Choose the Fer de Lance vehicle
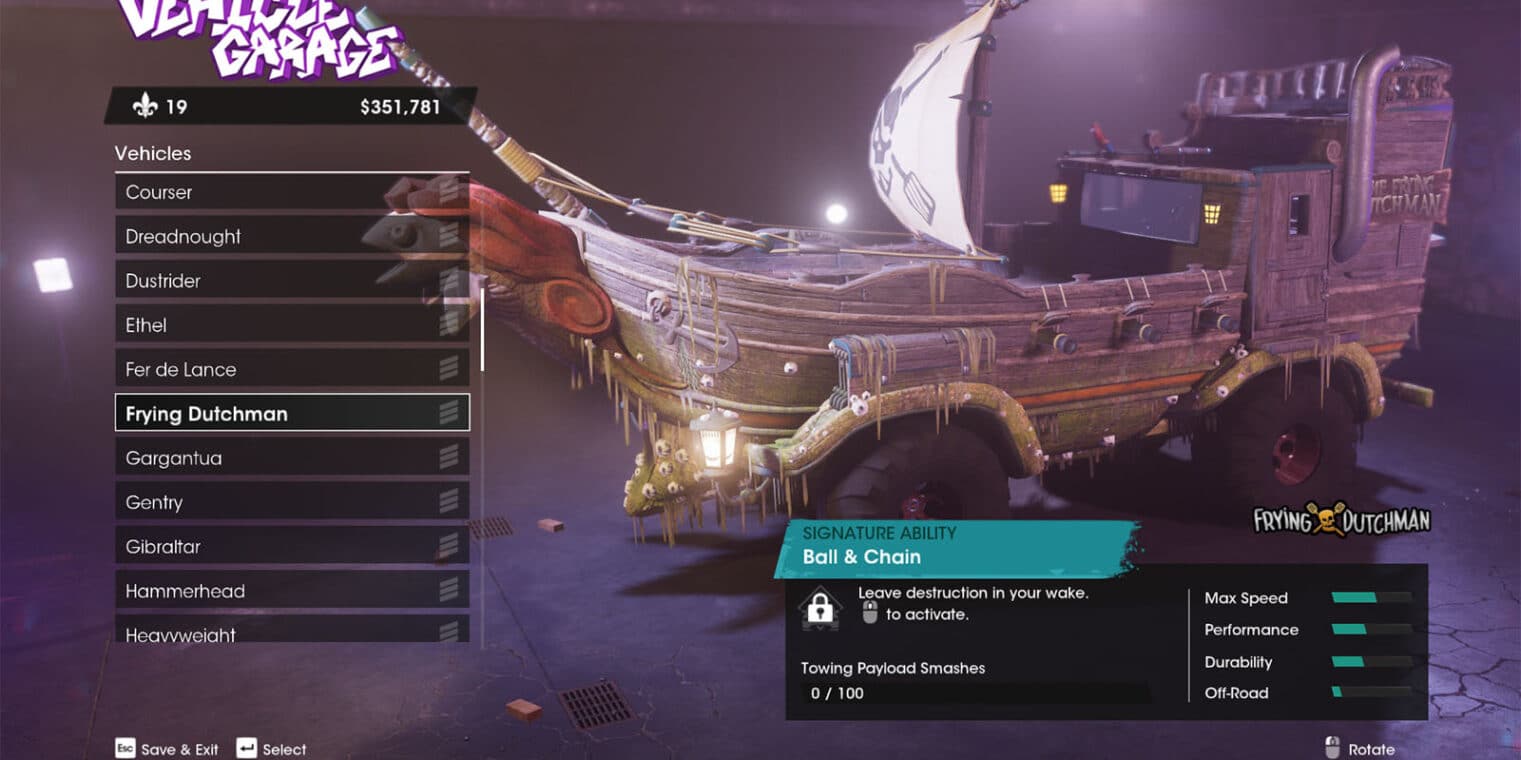 [291, 369]
